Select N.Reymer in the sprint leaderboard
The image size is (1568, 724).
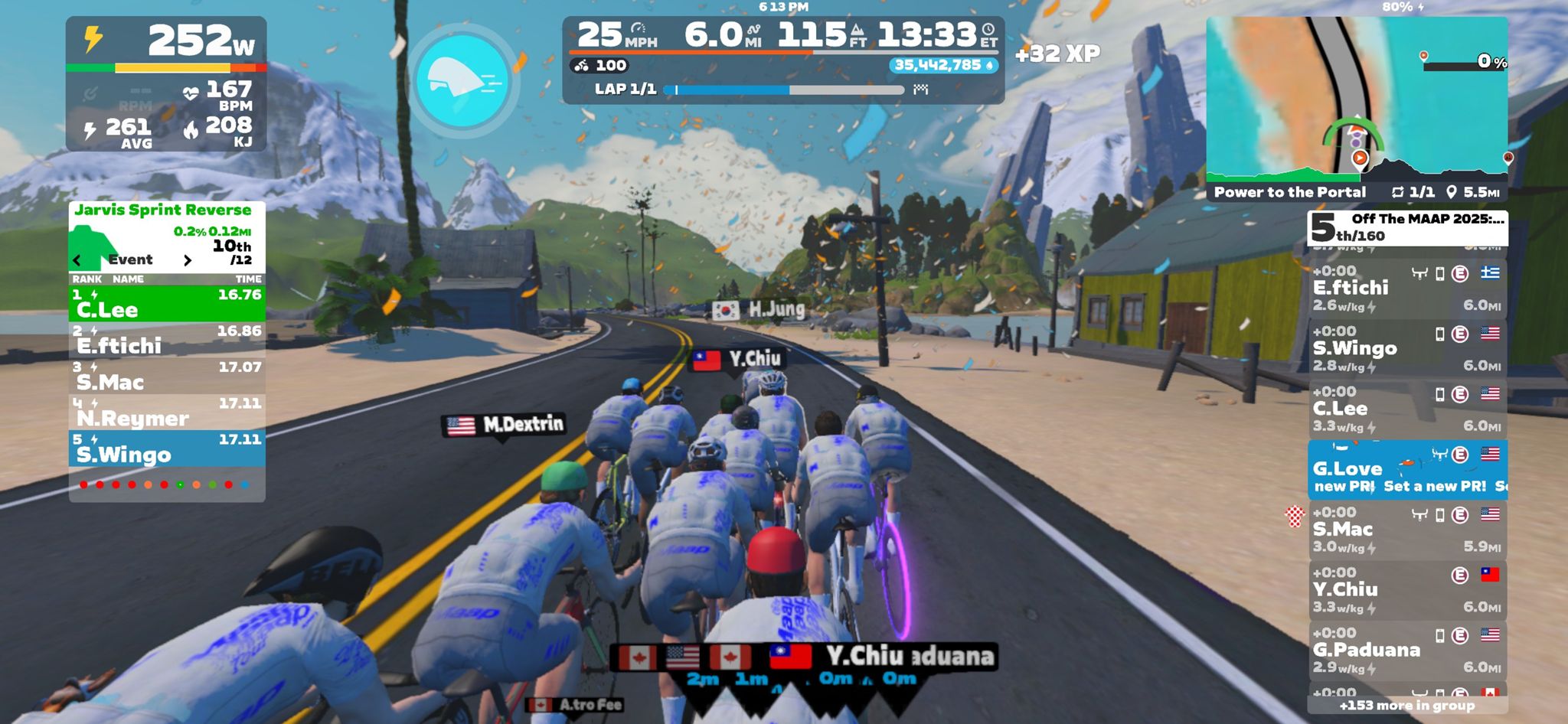(167, 412)
